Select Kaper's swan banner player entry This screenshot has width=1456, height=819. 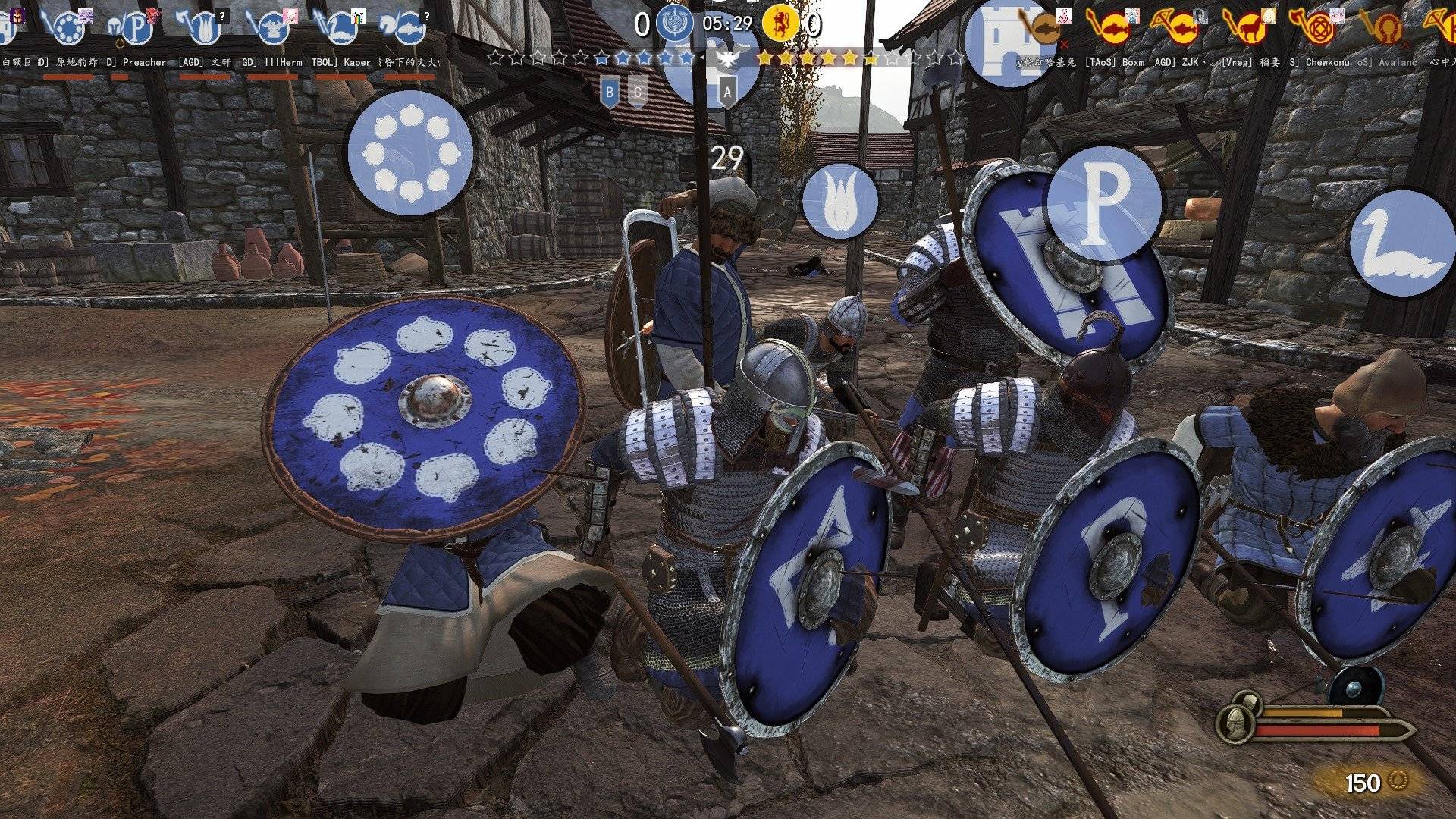click(x=341, y=30)
